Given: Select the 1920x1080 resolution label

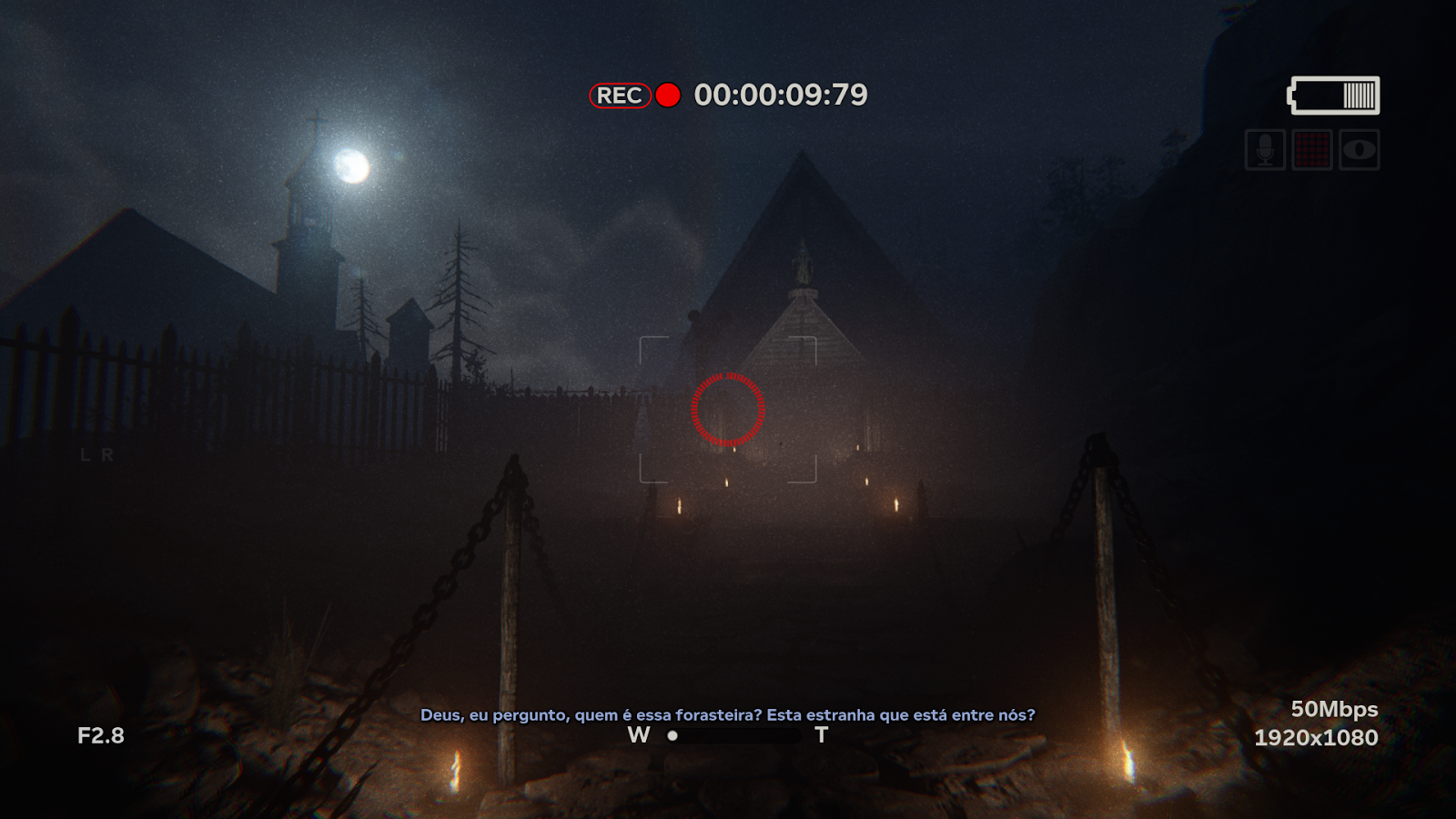Looking at the screenshot, I should pyautogui.click(x=1317, y=737).
